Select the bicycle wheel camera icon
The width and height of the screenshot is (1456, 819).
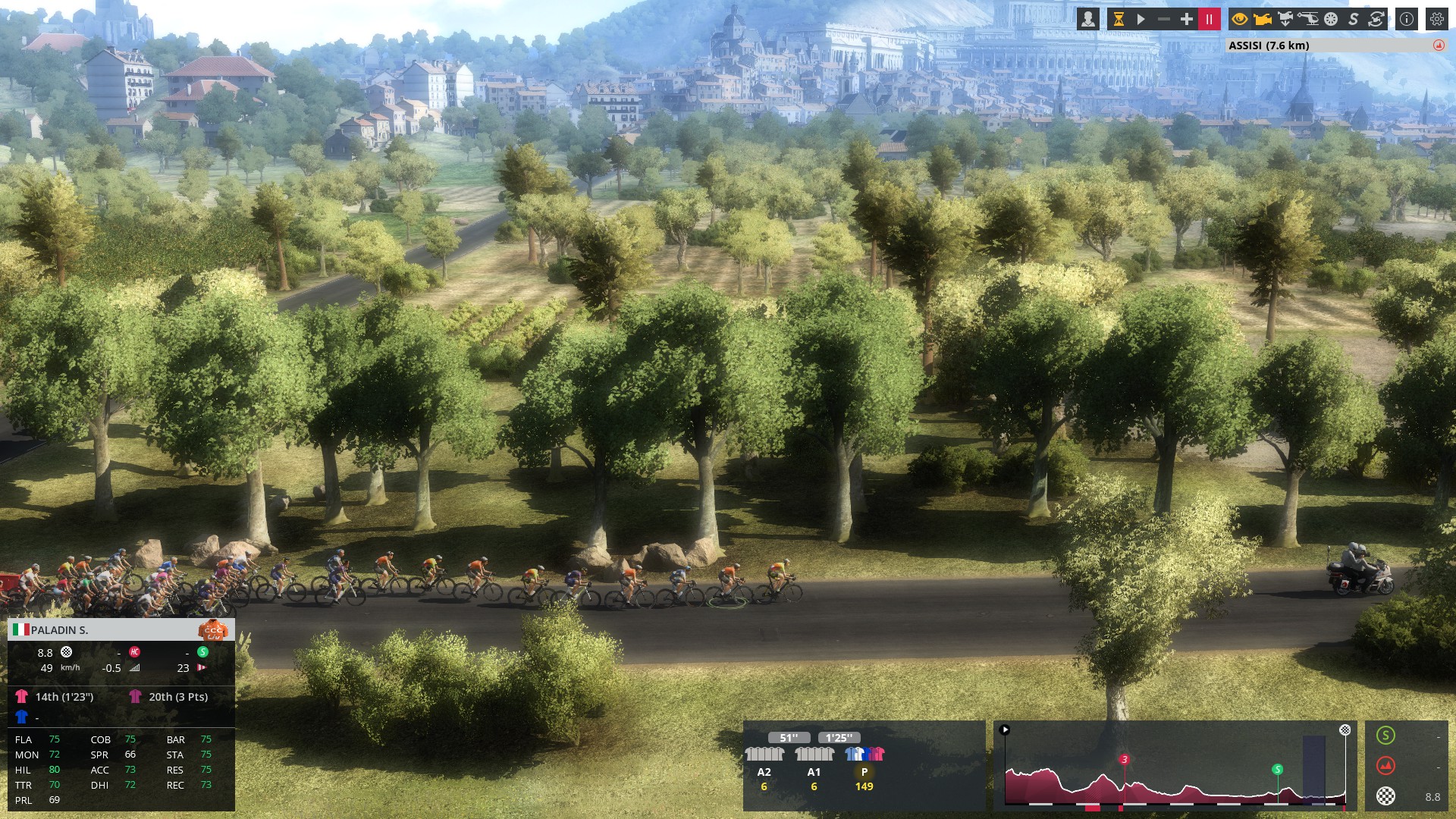tap(1331, 20)
